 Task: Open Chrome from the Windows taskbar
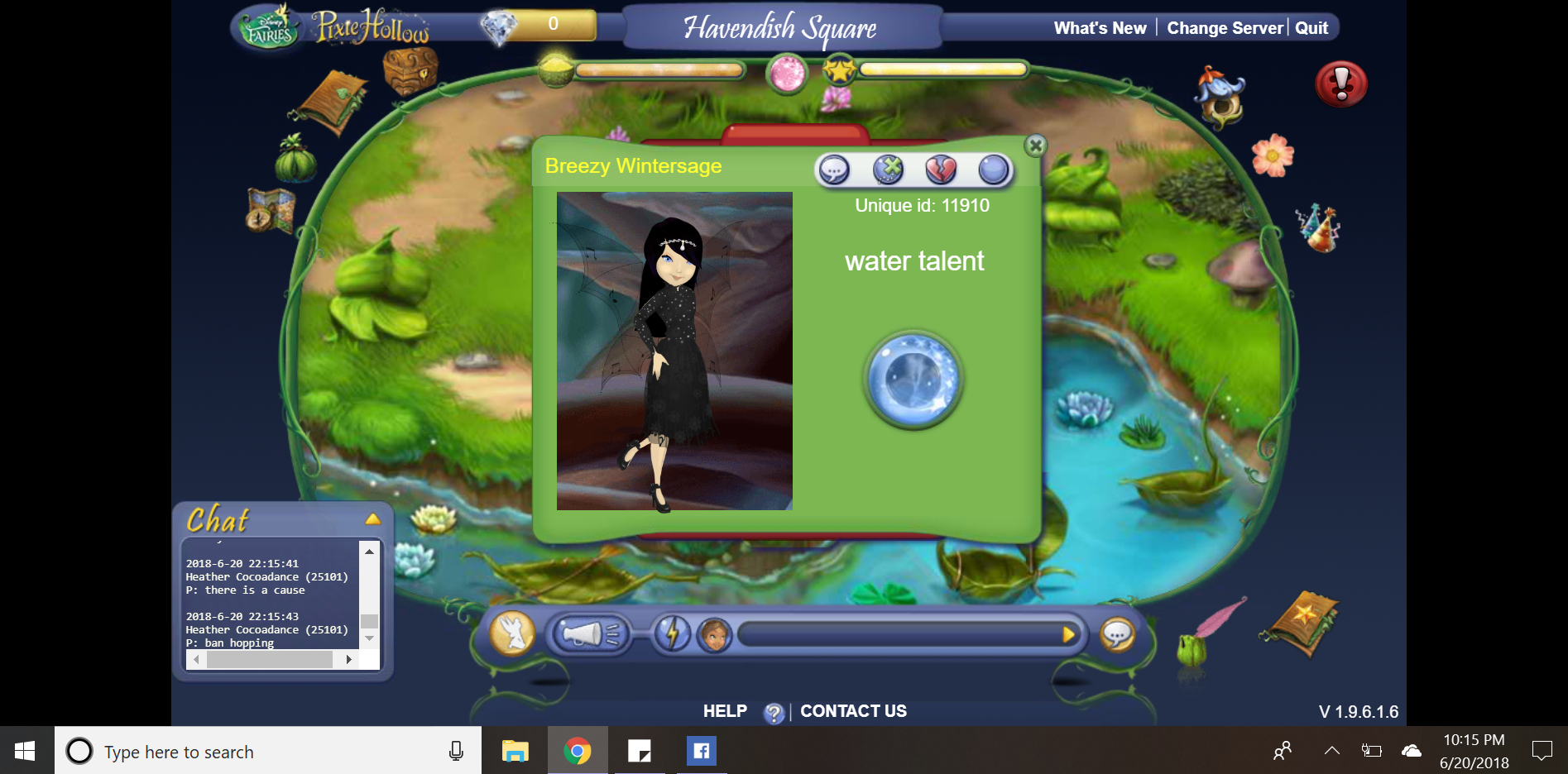[x=578, y=751]
